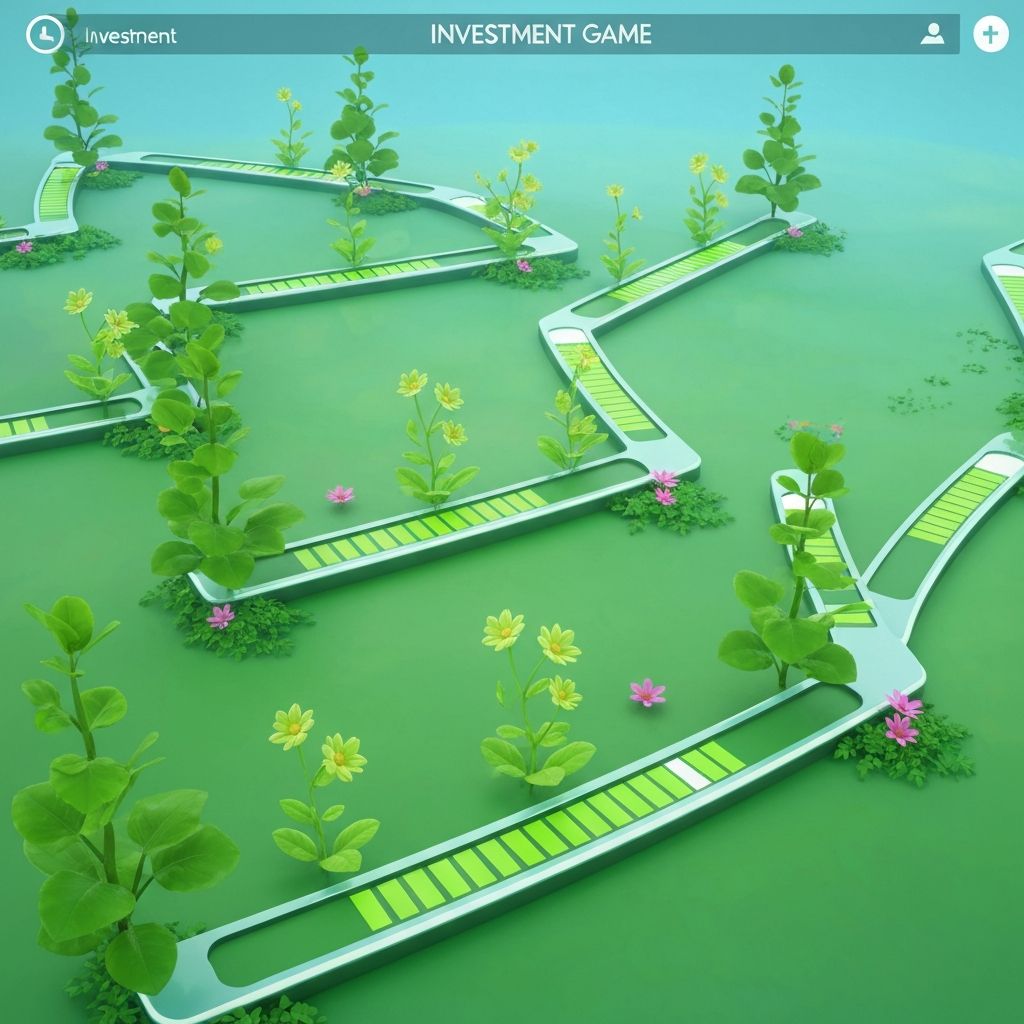
Task: Click the clock icon in the top bar
Action: (44, 35)
